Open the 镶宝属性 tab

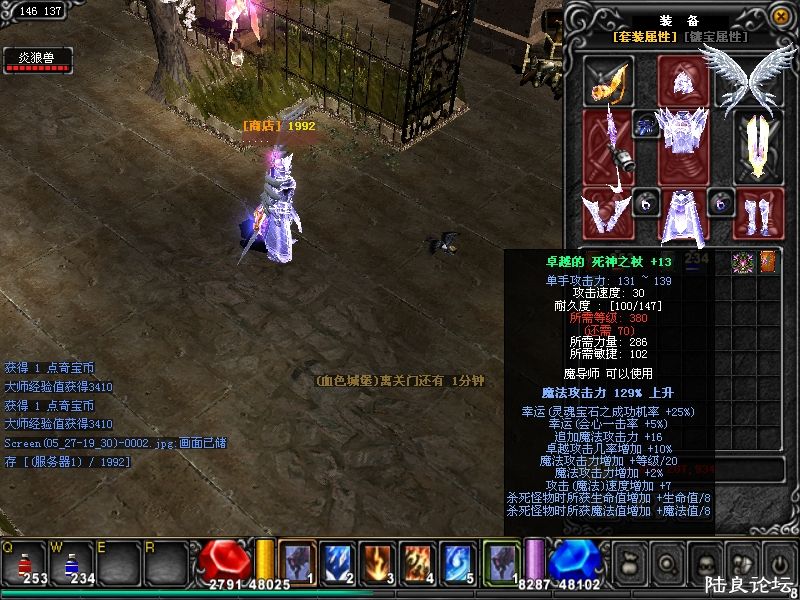pyautogui.click(x=716, y=37)
